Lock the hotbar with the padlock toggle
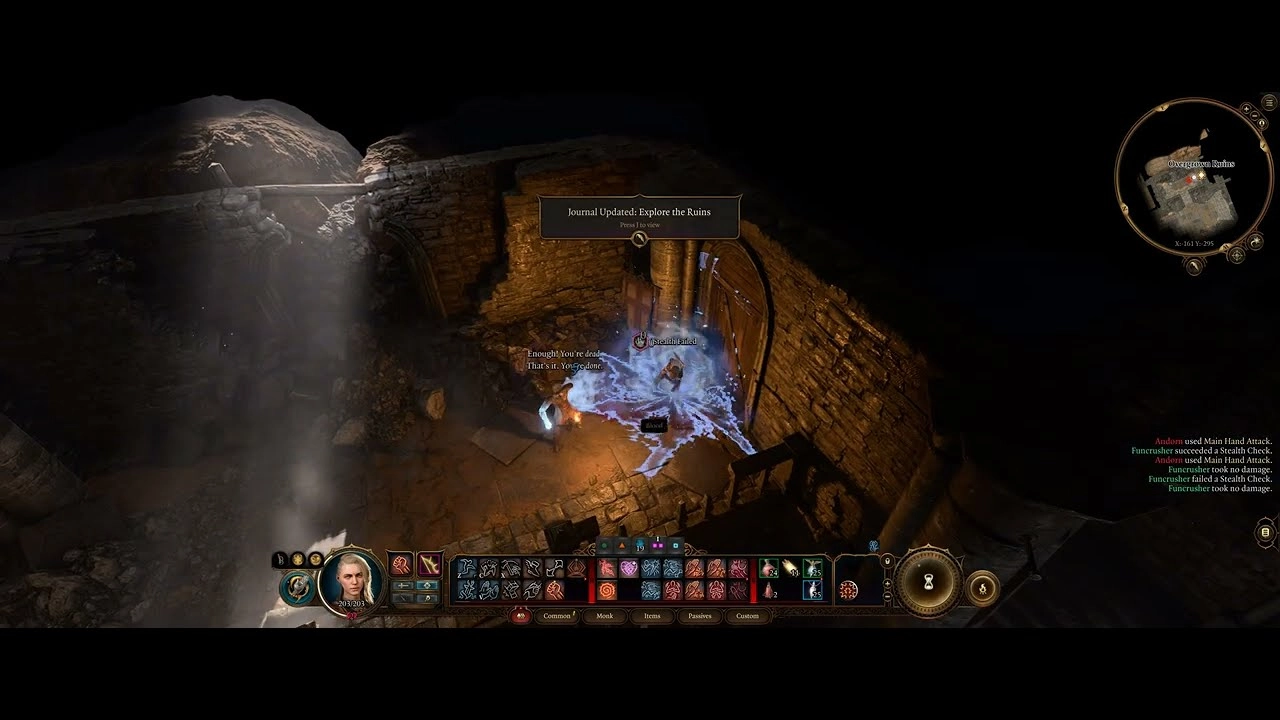This screenshot has height=720, width=1280. coord(887,561)
